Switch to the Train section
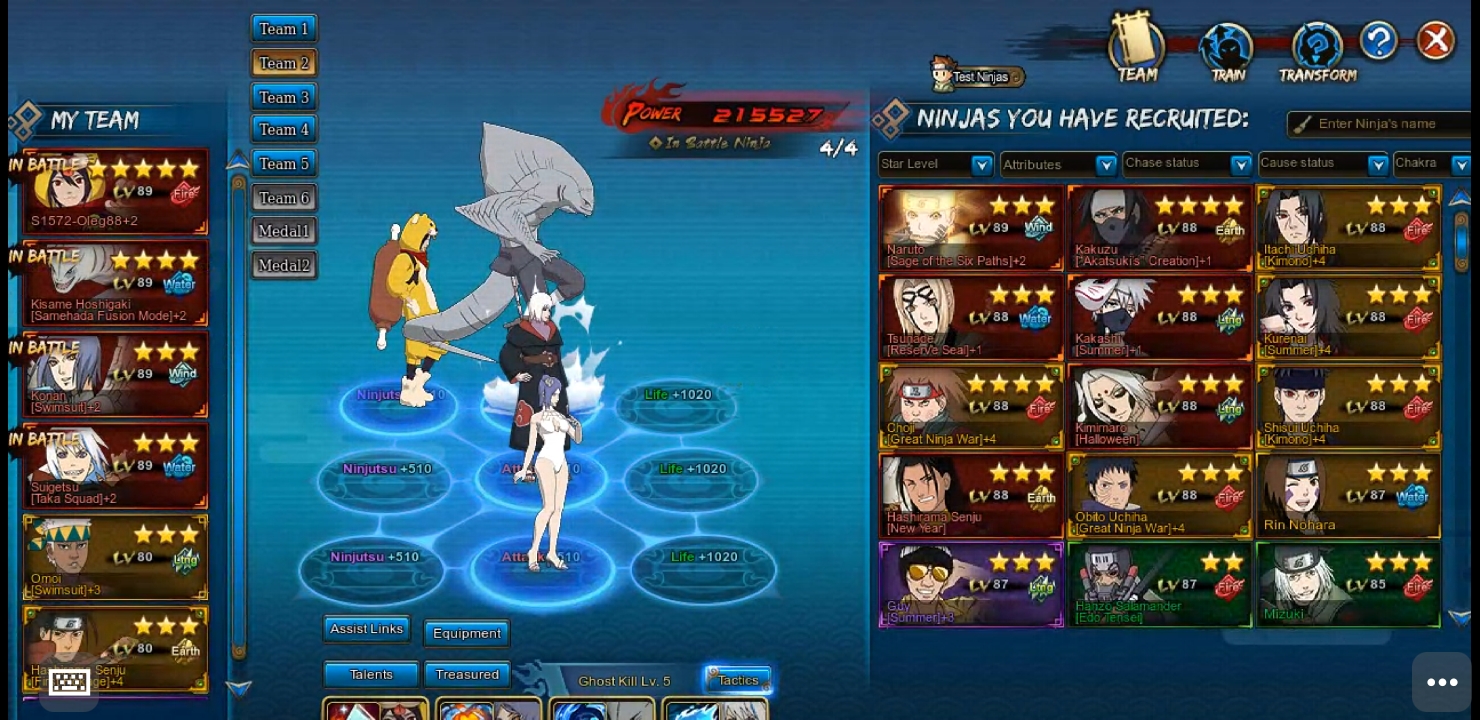This screenshot has width=1480, height=720. (x=1227, y=52)
